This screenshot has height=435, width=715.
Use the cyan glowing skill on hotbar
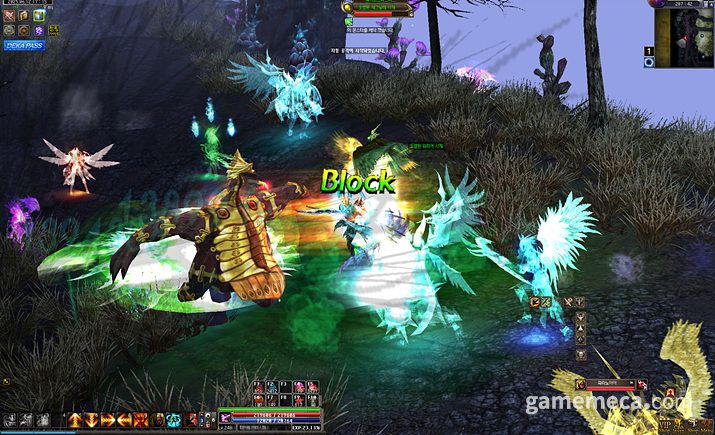(x=173, y=419)
